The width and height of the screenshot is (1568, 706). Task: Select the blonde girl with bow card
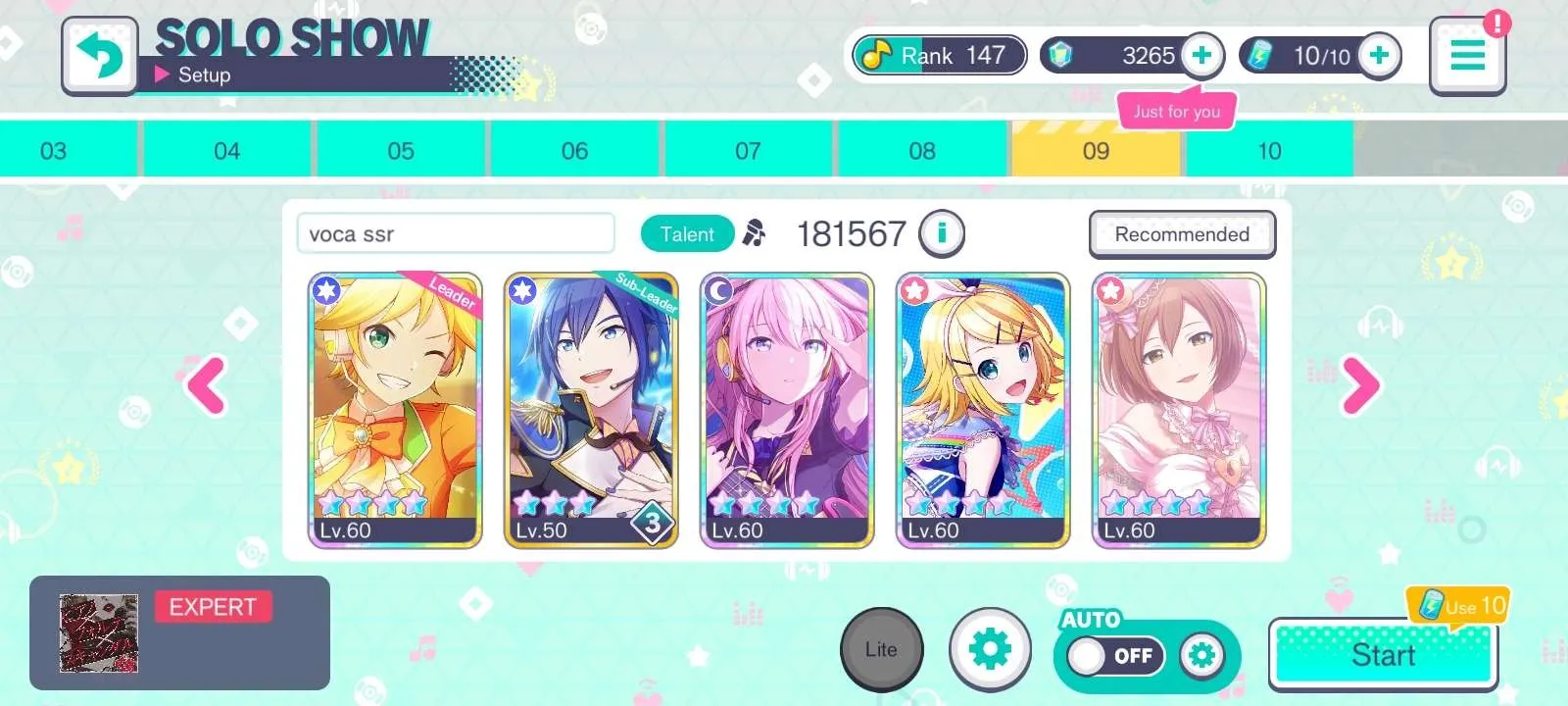click(983, 410)
